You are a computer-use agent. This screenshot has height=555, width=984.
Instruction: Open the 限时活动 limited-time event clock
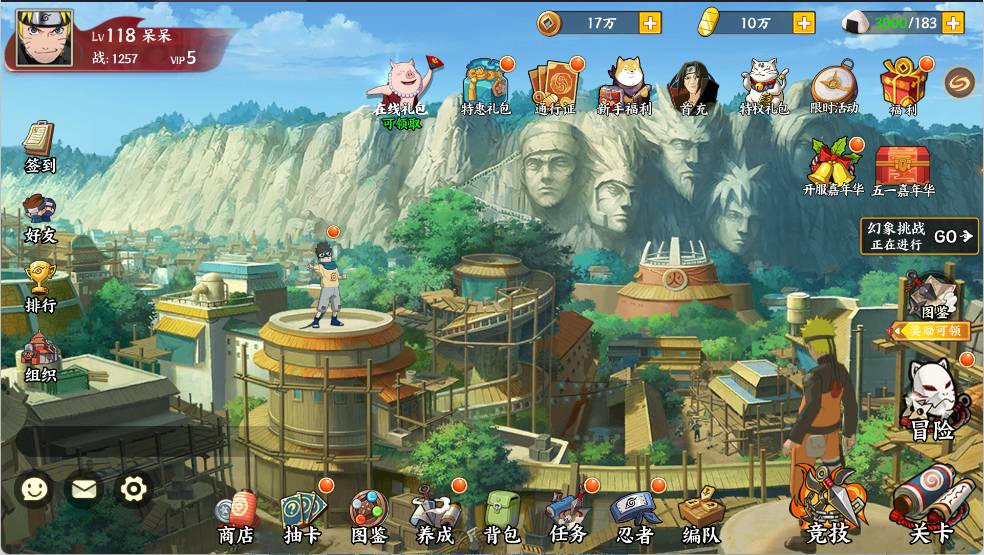click(833, 88)
